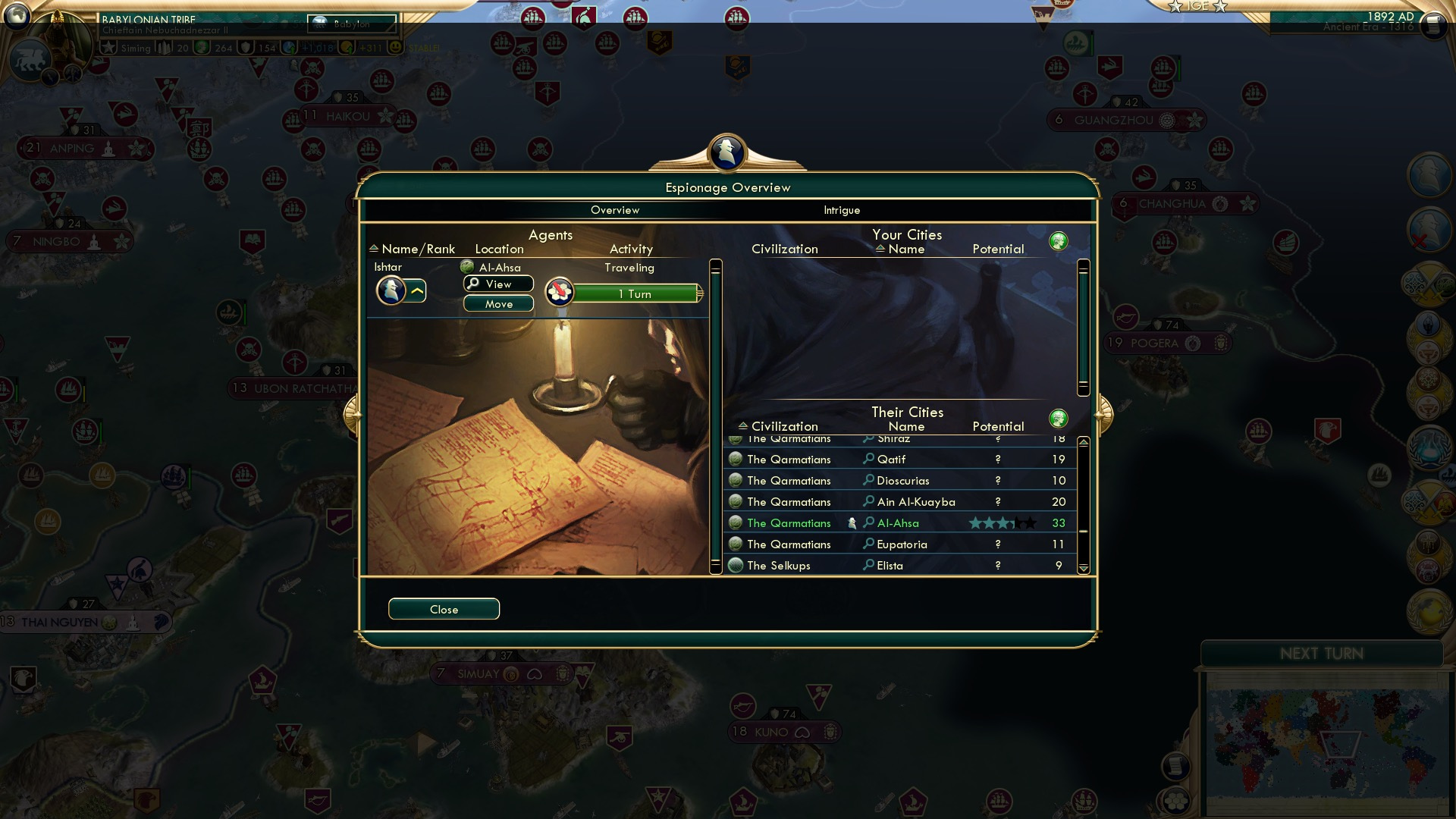Select Ishtar's spy portrait icon
The height and width of the screenshot is (819, 1456).
point(391,290)
